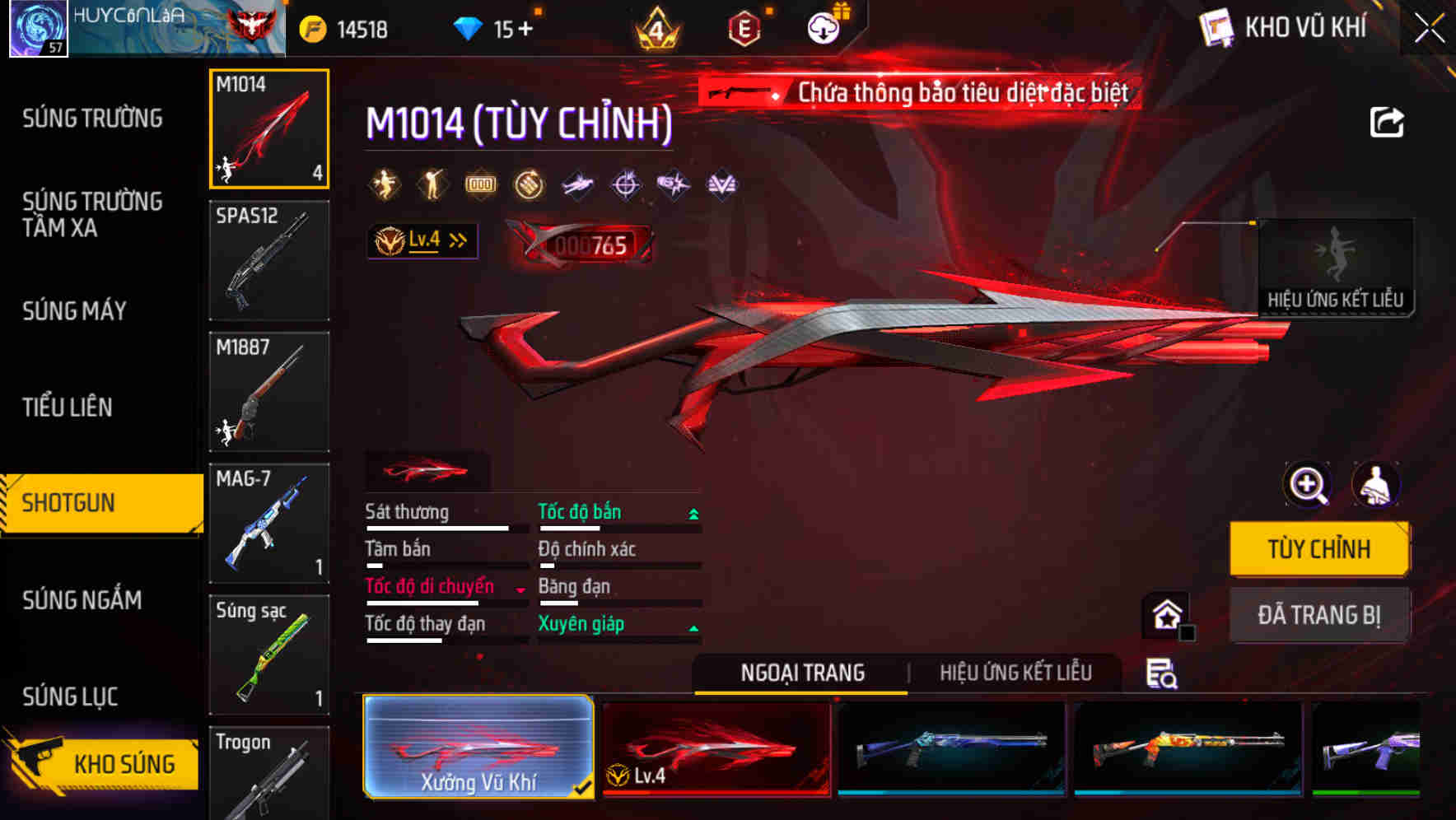Viewport: 1456px width, 820px height.
Task: Click the share arrow icon at top right
Action: pos(1387,122)
